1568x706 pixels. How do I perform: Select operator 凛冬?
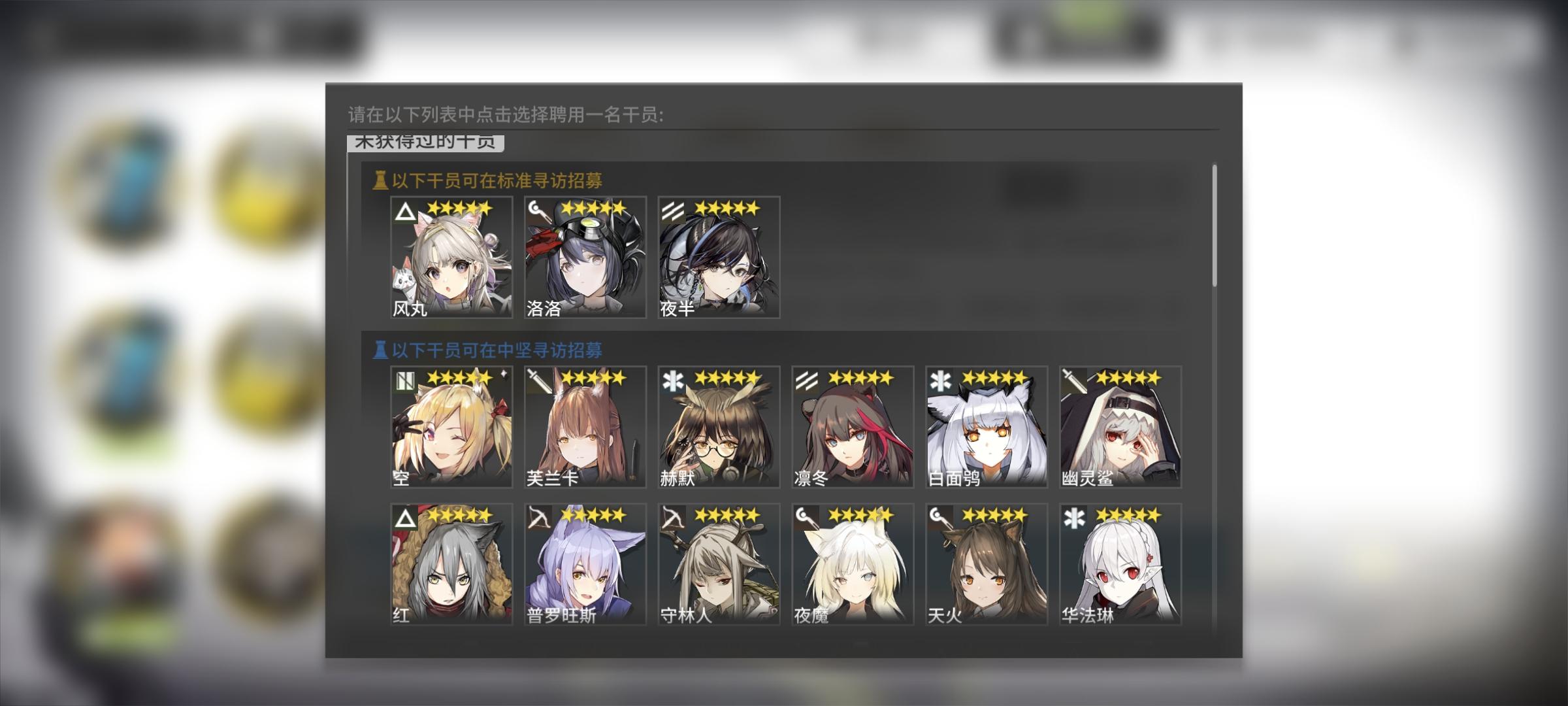[x=853, y=428]
